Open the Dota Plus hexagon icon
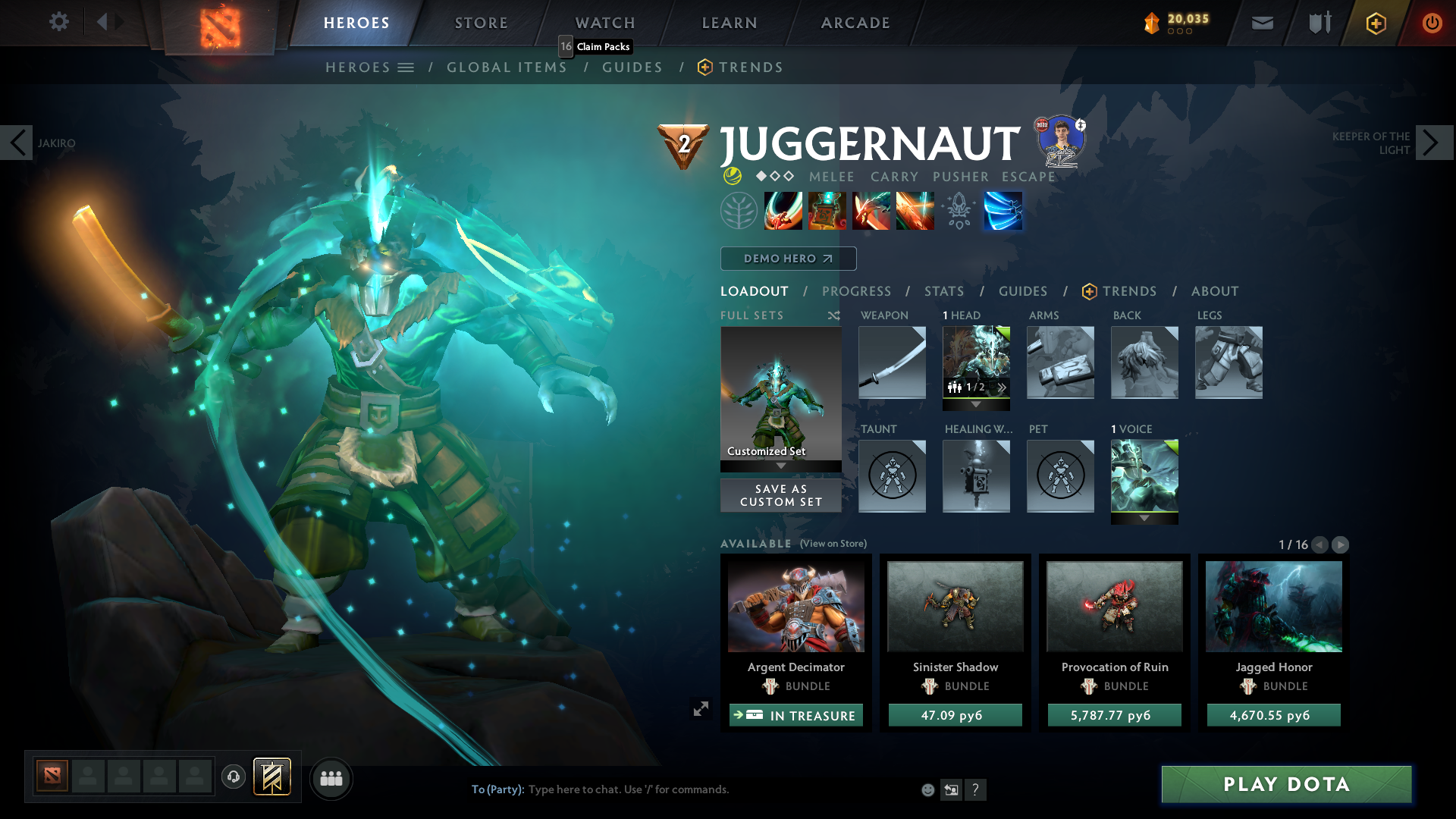The width and height of the screenshot is (1456, 819). (x=1375, y=23)
